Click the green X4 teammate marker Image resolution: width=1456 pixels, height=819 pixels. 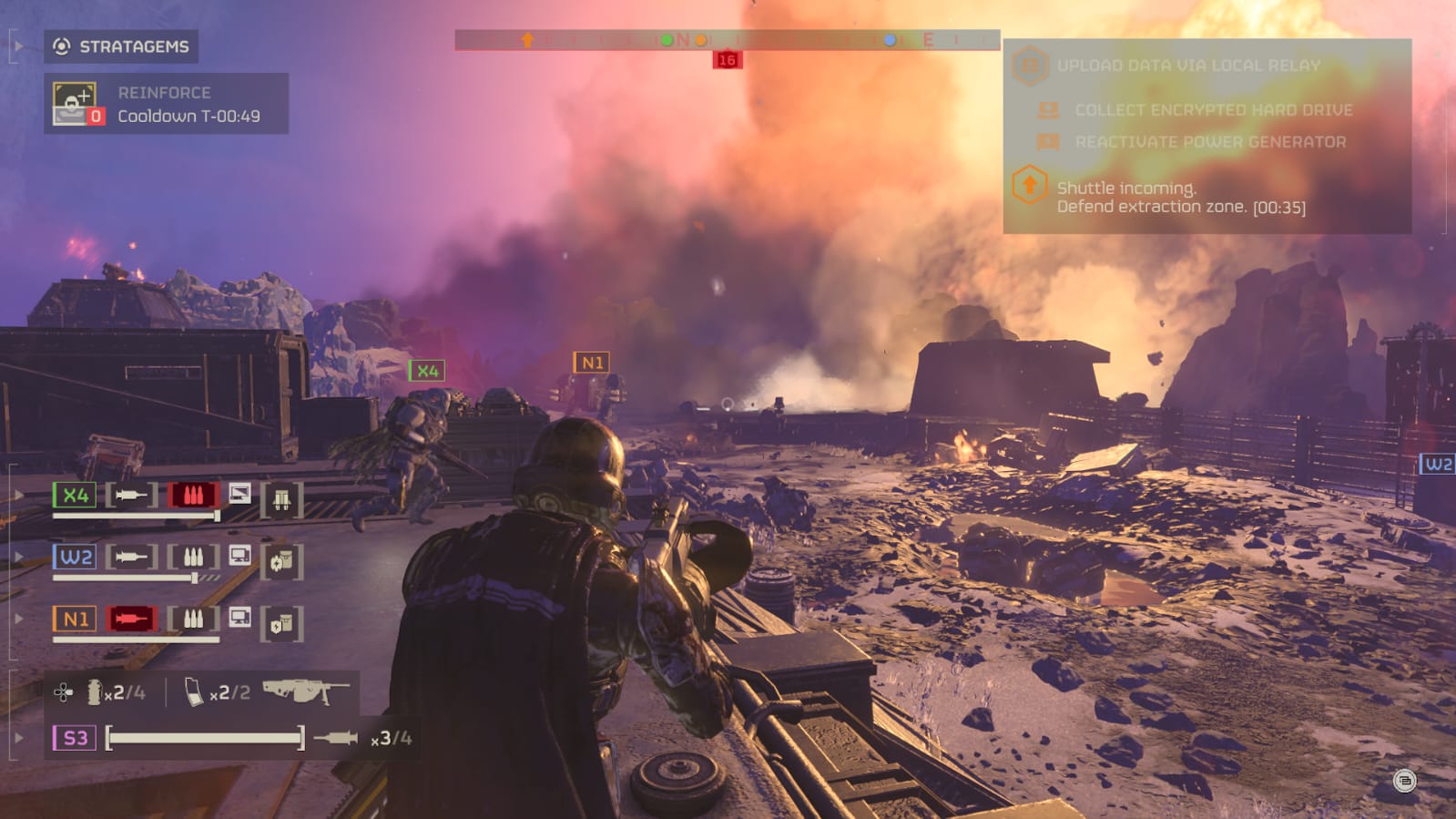[427, 371]
